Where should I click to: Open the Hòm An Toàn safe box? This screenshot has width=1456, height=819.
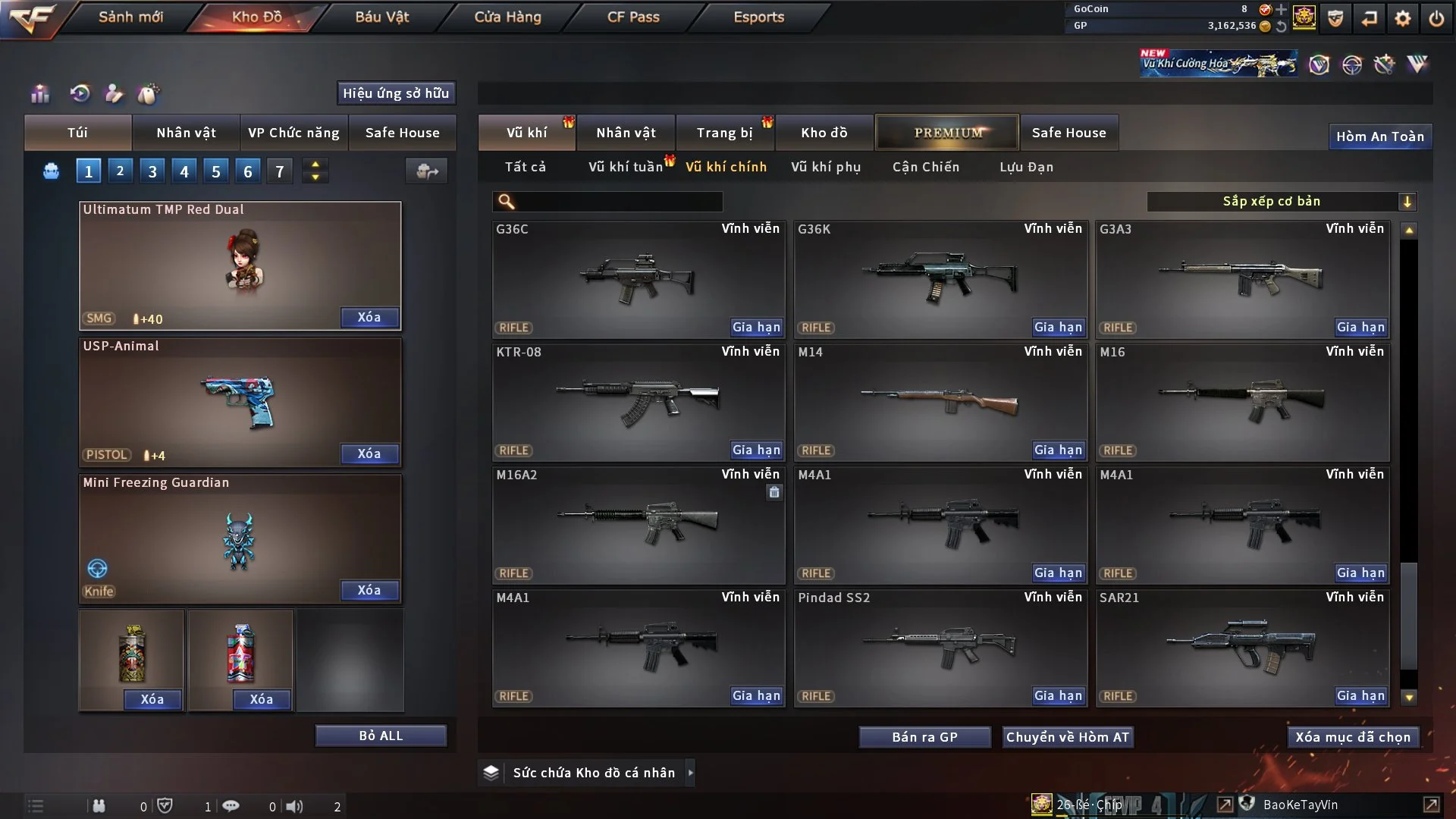pyautogui.click(x=1379, y=136)
